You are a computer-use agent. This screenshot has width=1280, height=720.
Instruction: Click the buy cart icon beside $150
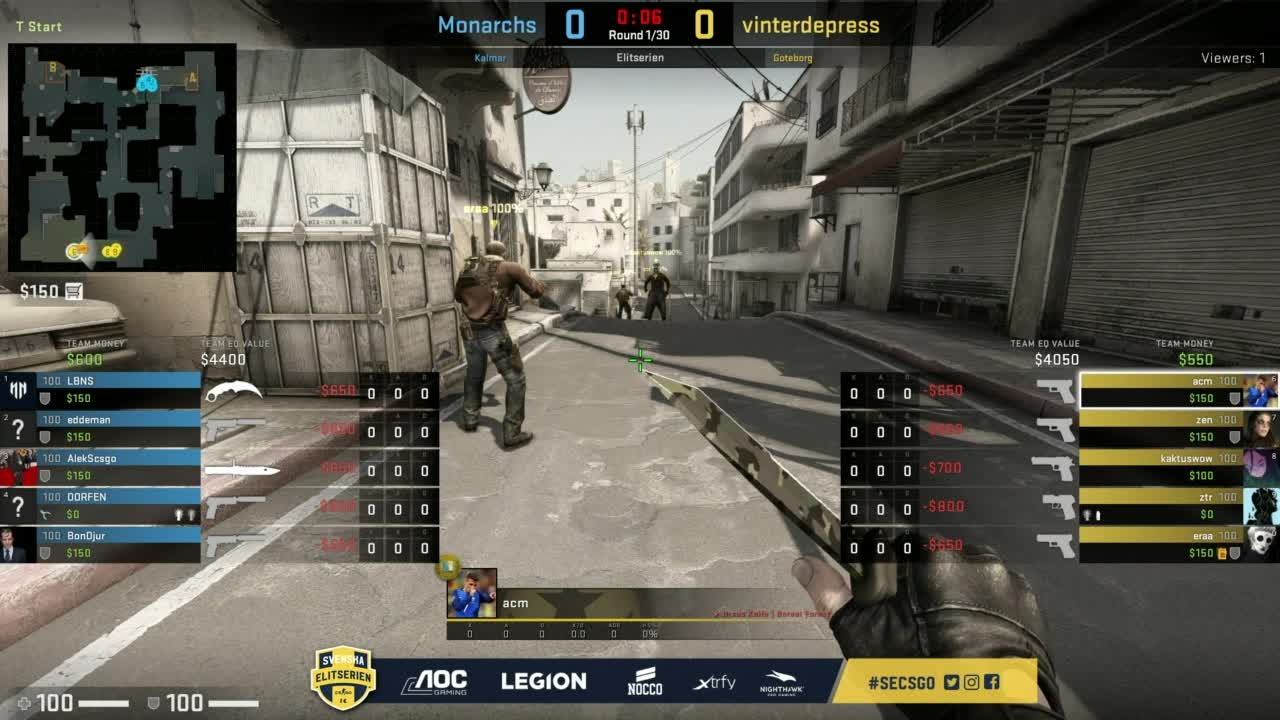(73, 291)
